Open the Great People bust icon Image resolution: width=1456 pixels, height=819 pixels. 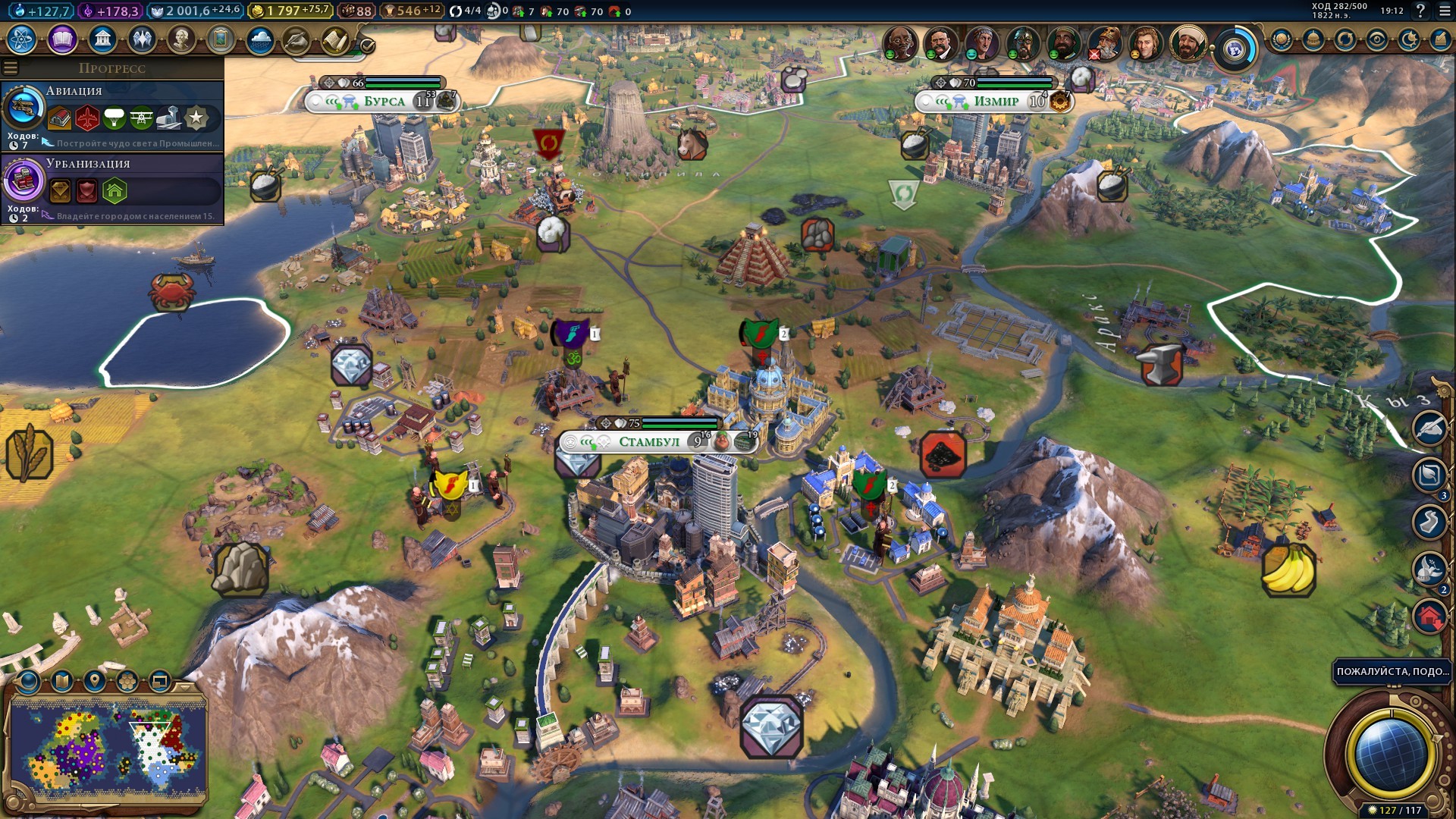click(x=181, y=39)
